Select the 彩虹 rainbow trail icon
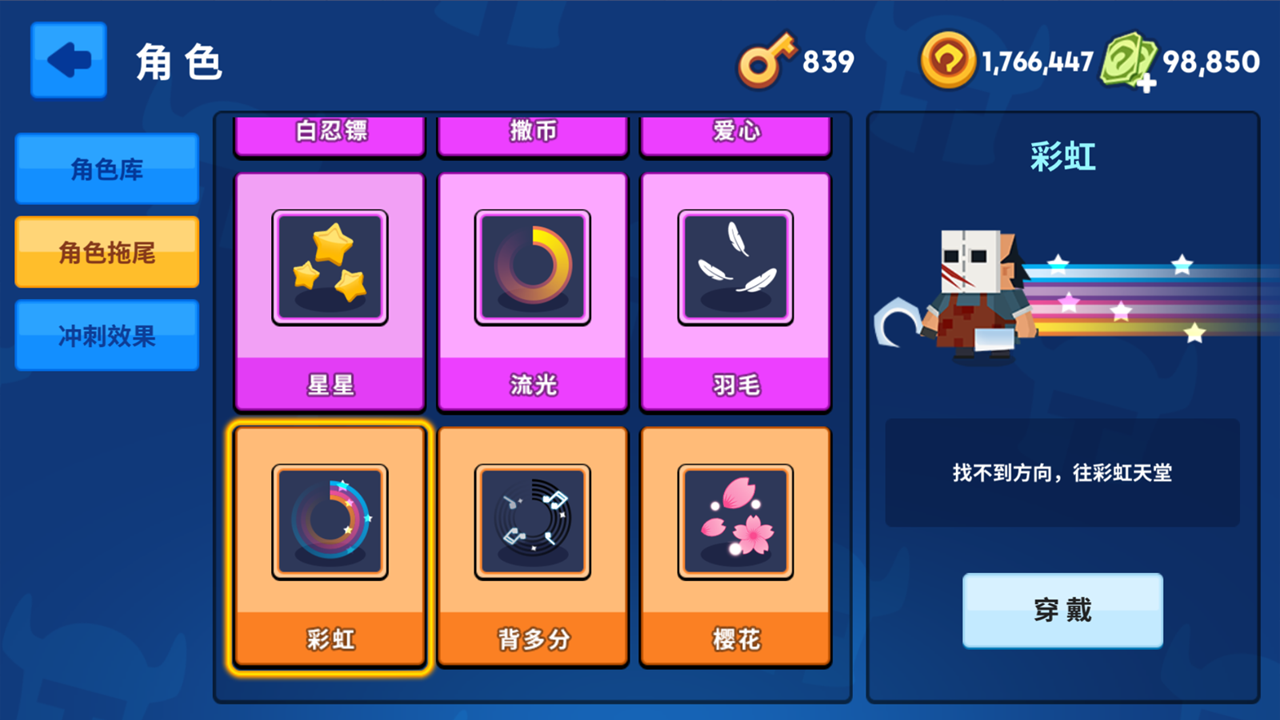 coord(330,521)
